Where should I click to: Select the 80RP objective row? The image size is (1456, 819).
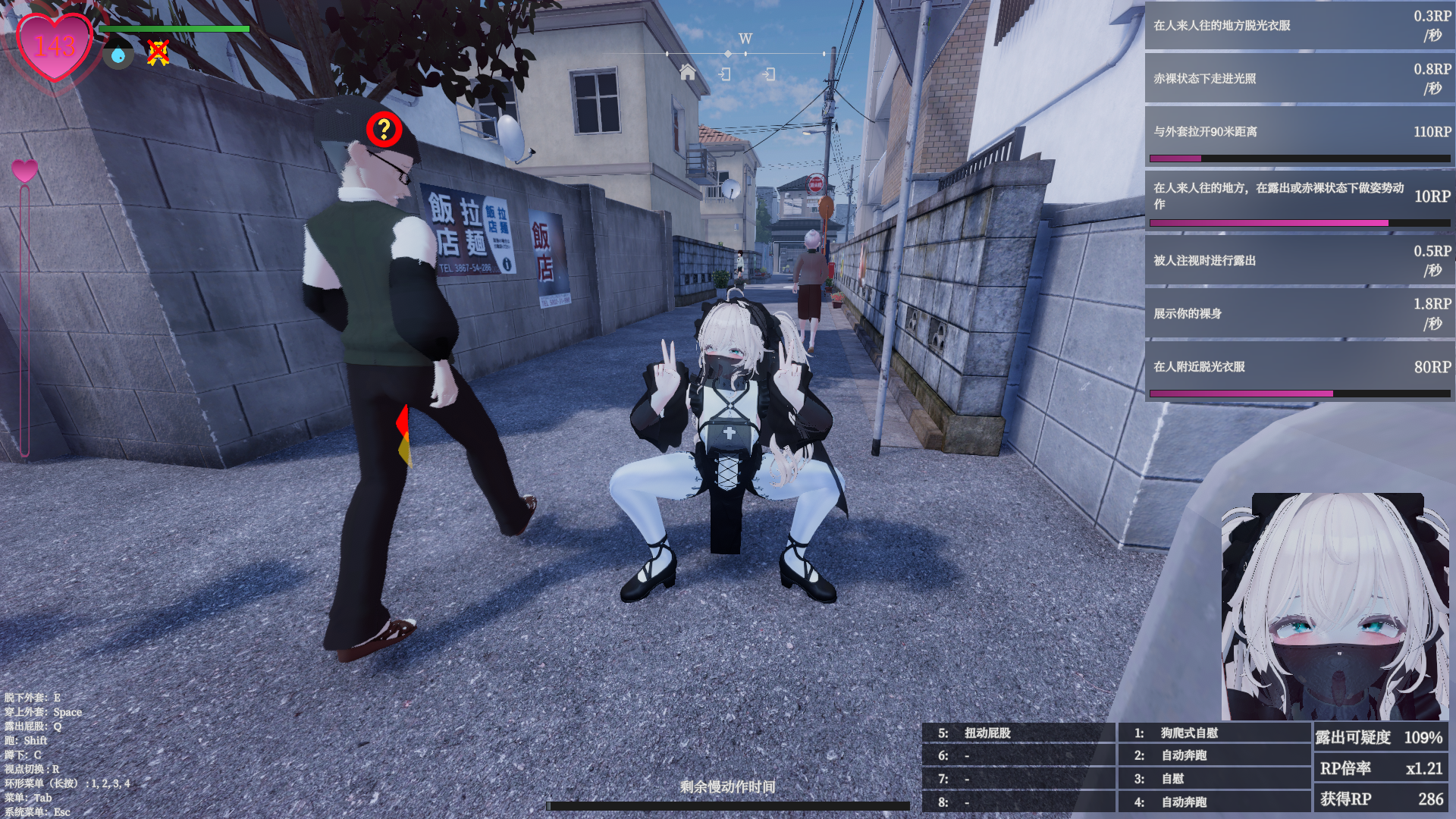1299,370
